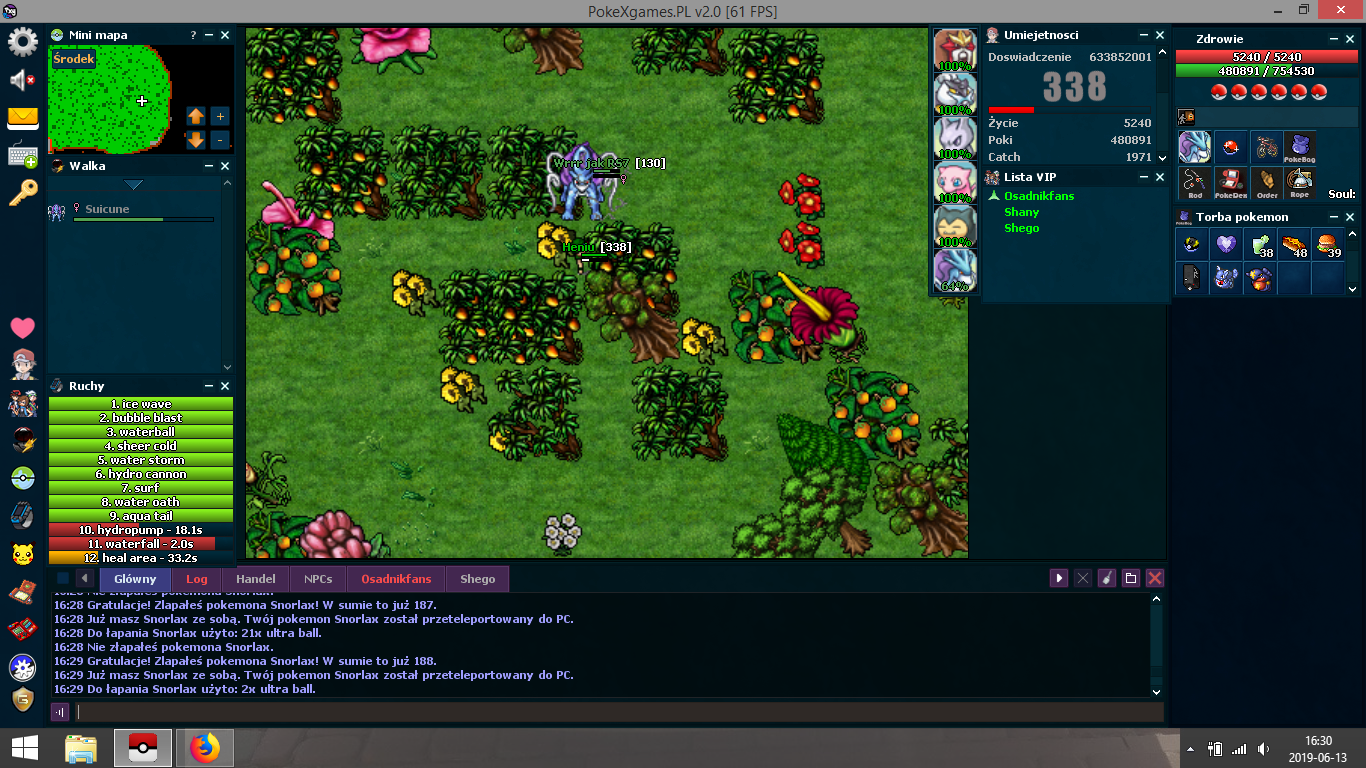
Task: Select the hamburger item in Torba pokemon
Action: tap(1328, 244)
